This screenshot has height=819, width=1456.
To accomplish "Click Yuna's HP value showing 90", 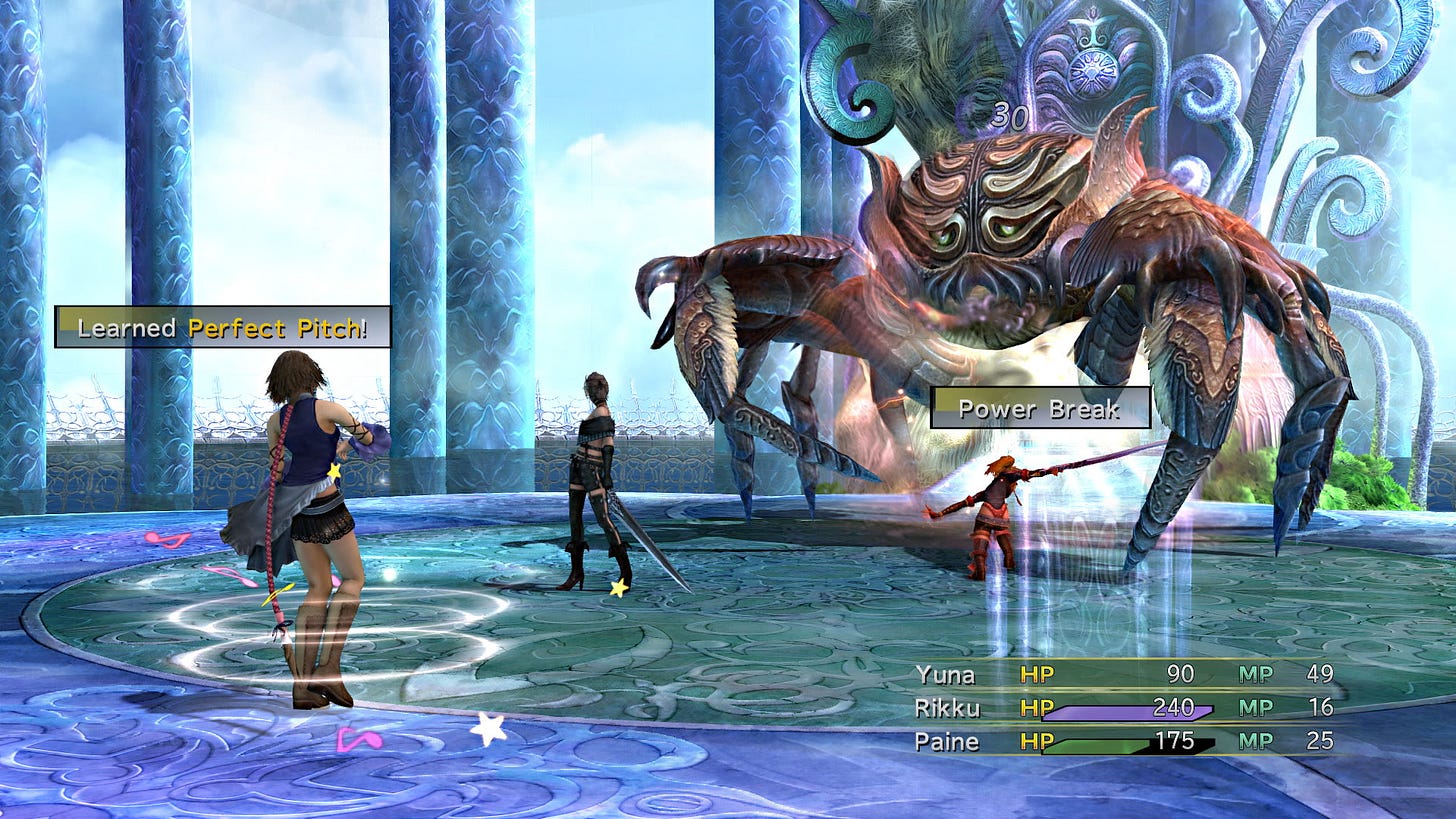I will tap(1180, 675).
